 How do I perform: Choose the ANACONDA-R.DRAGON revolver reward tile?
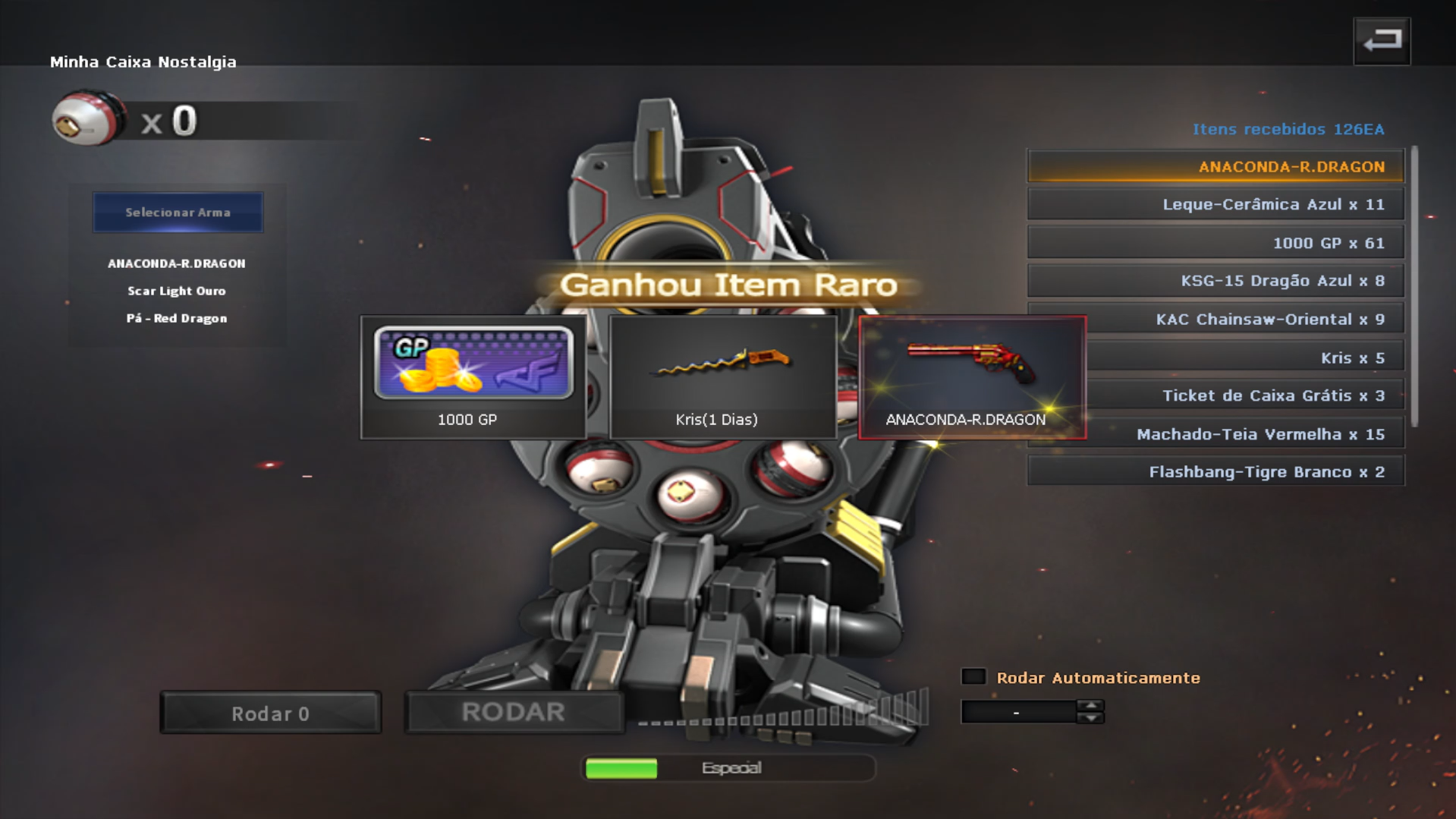click(972, 377)
